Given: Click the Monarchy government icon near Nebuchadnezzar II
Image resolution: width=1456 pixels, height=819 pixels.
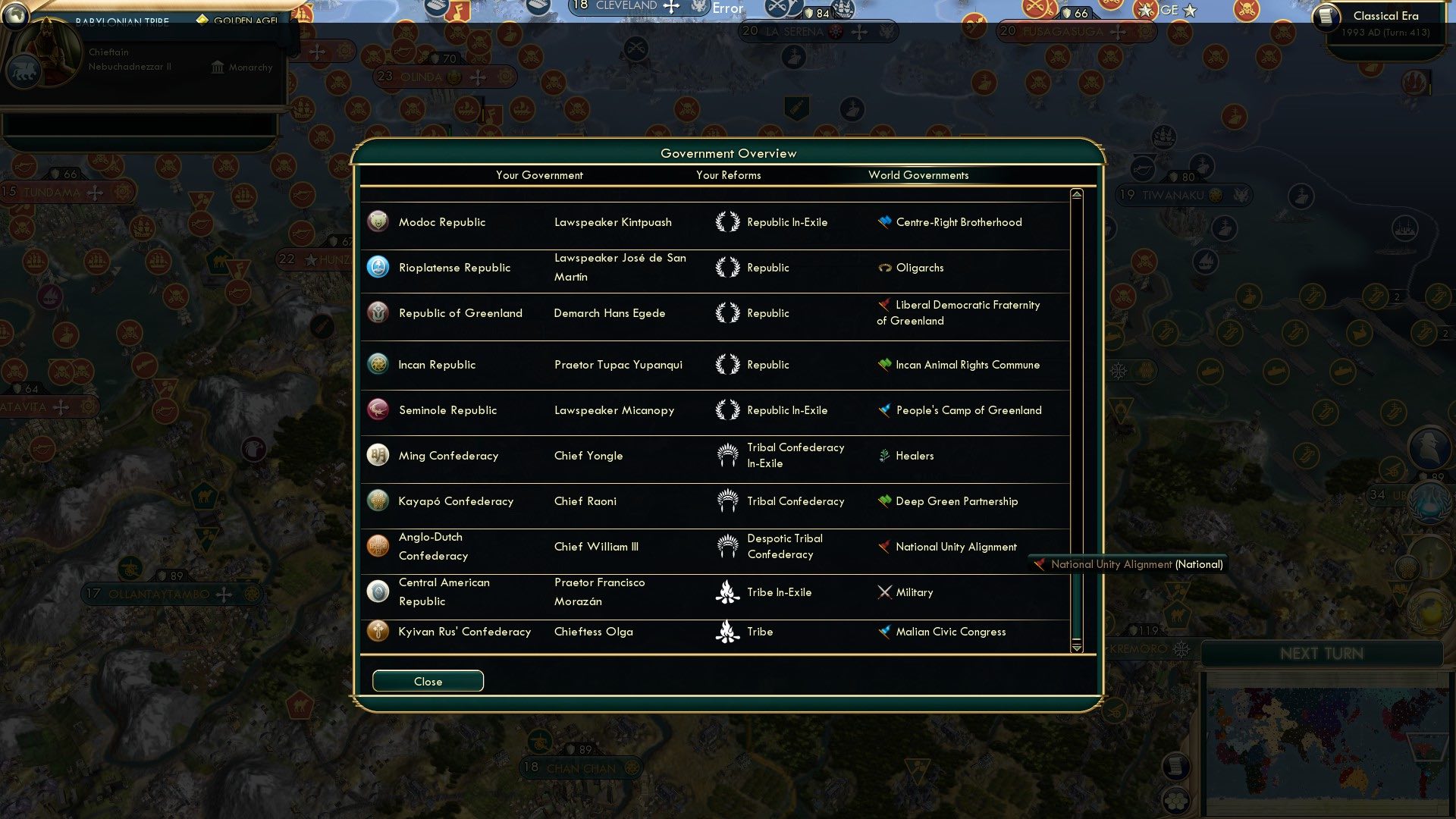Looking at the screenshot, I should coord(216,67).
